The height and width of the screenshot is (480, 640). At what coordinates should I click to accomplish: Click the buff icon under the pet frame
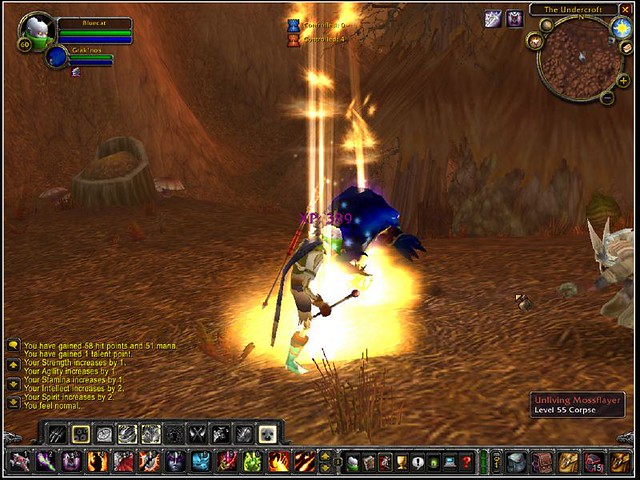[76, 72]
